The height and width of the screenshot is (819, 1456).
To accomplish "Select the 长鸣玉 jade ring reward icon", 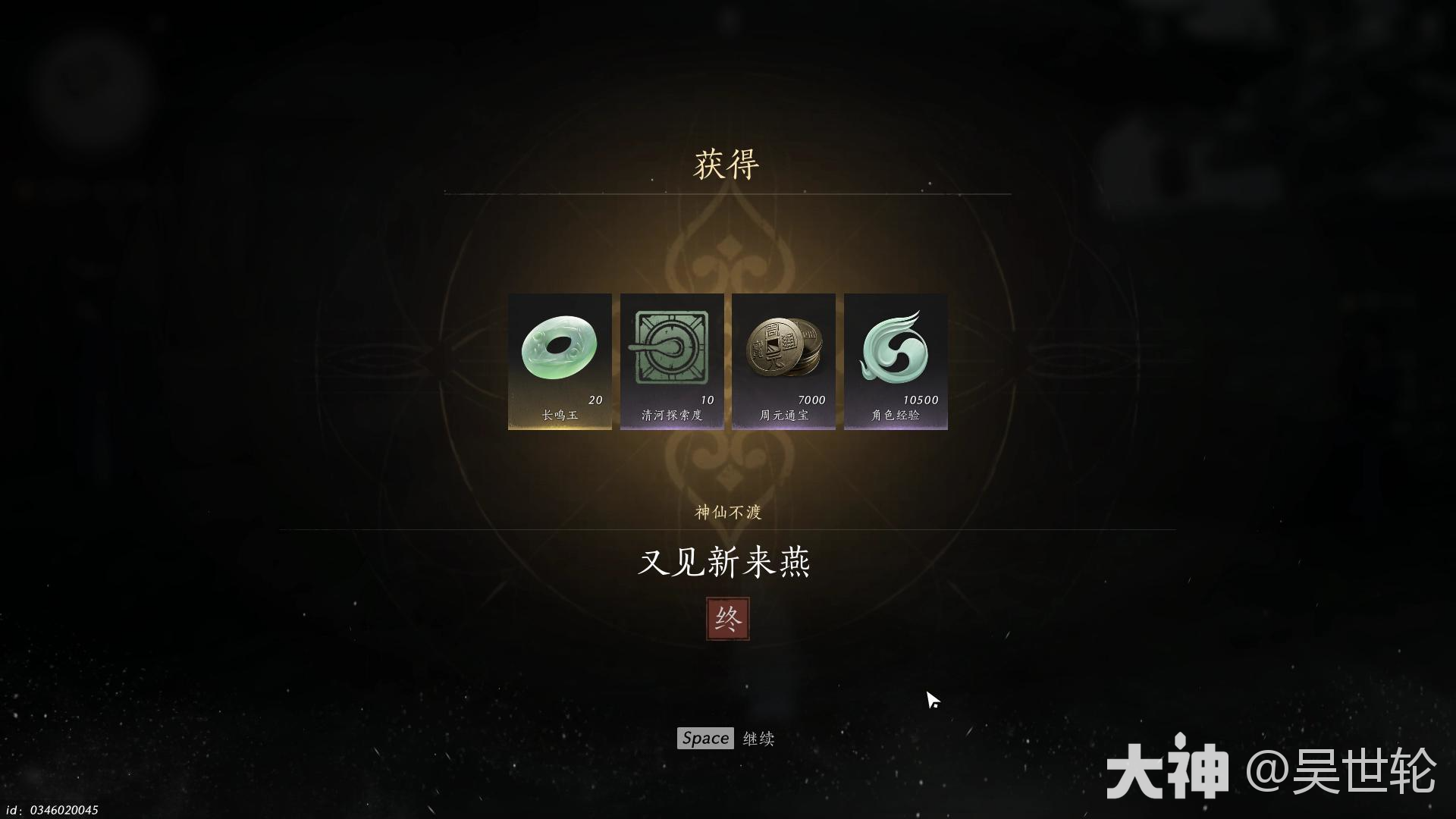I will tap(559, 349).
